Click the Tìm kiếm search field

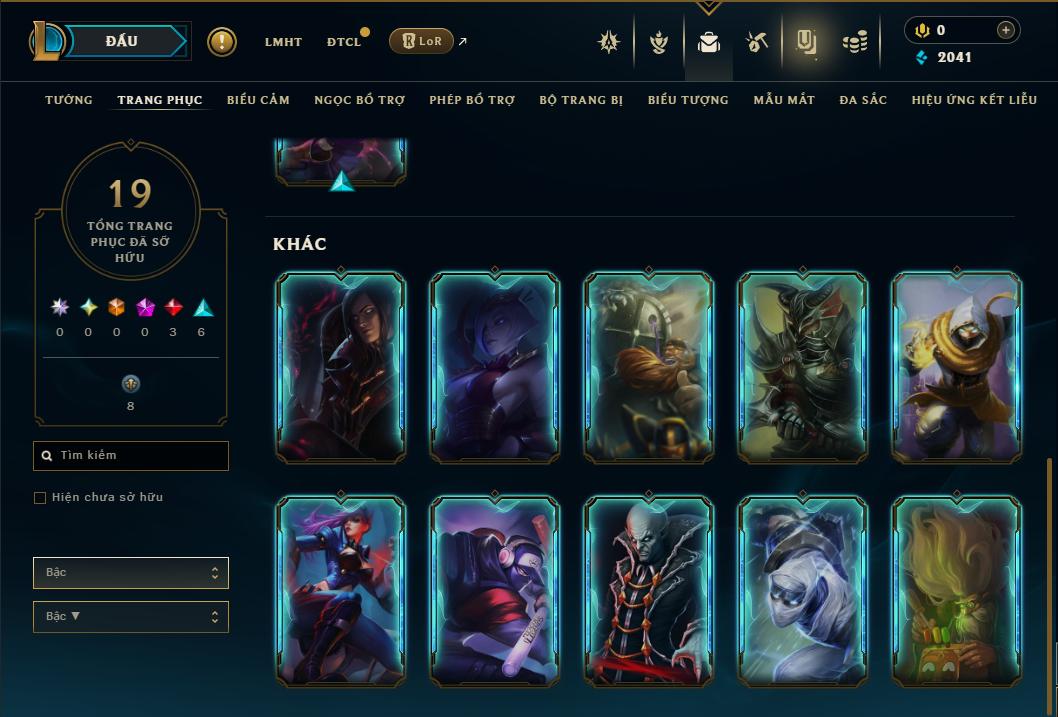131,456
